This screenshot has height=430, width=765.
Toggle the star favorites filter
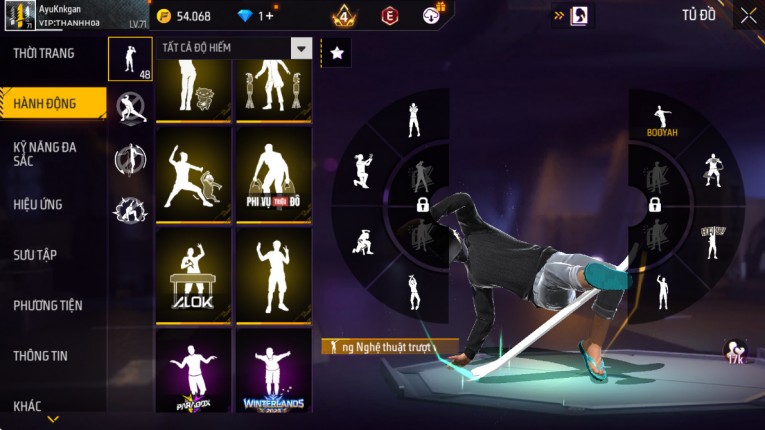[x=337, y=54]
